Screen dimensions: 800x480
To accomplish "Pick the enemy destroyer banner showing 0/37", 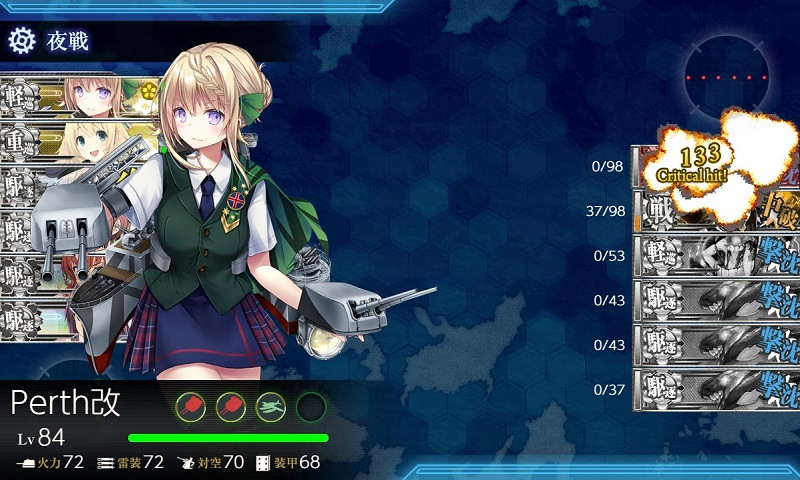I will [715, 389].
